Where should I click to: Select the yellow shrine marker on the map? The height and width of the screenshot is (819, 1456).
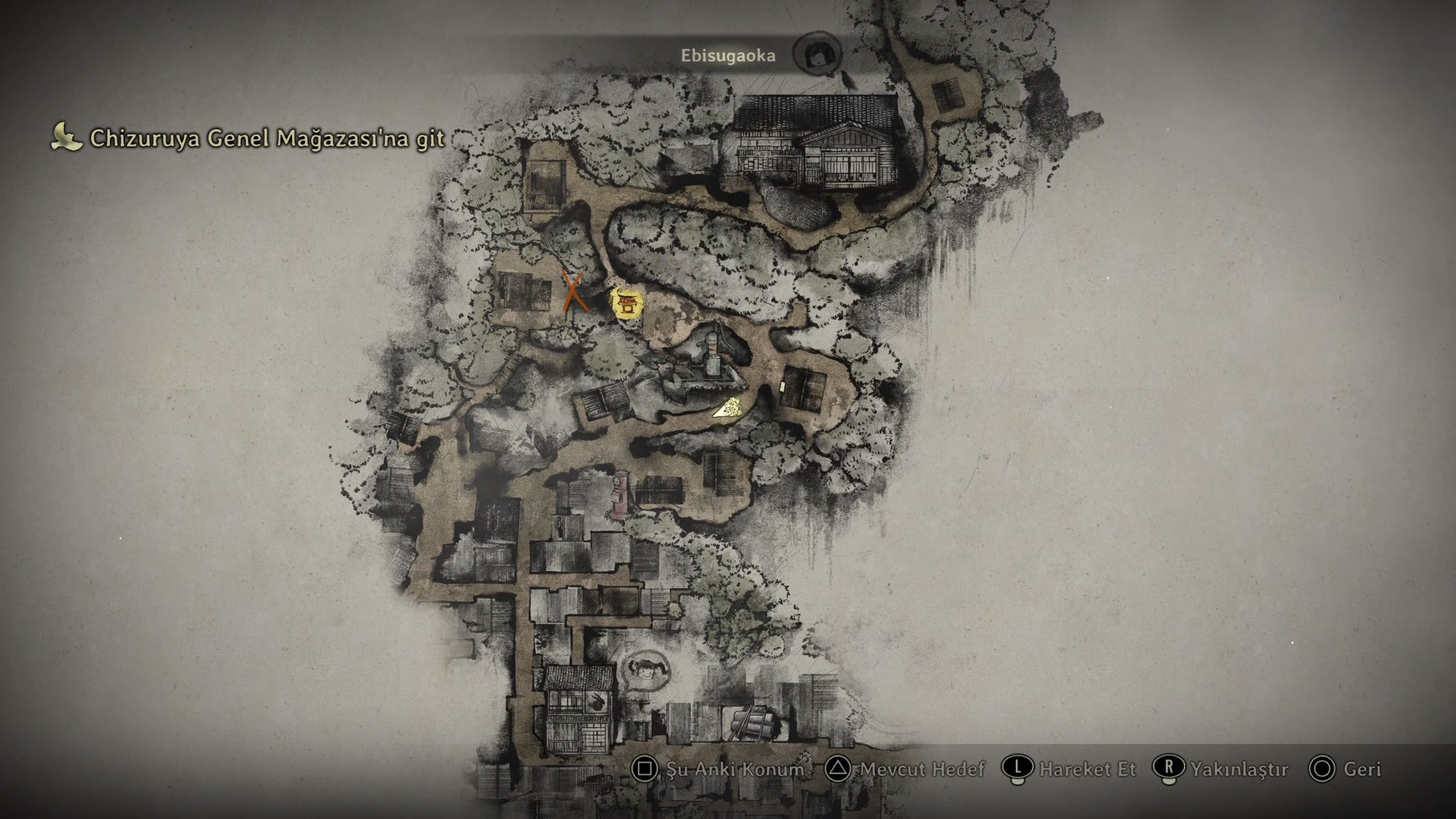click(627, 304)
